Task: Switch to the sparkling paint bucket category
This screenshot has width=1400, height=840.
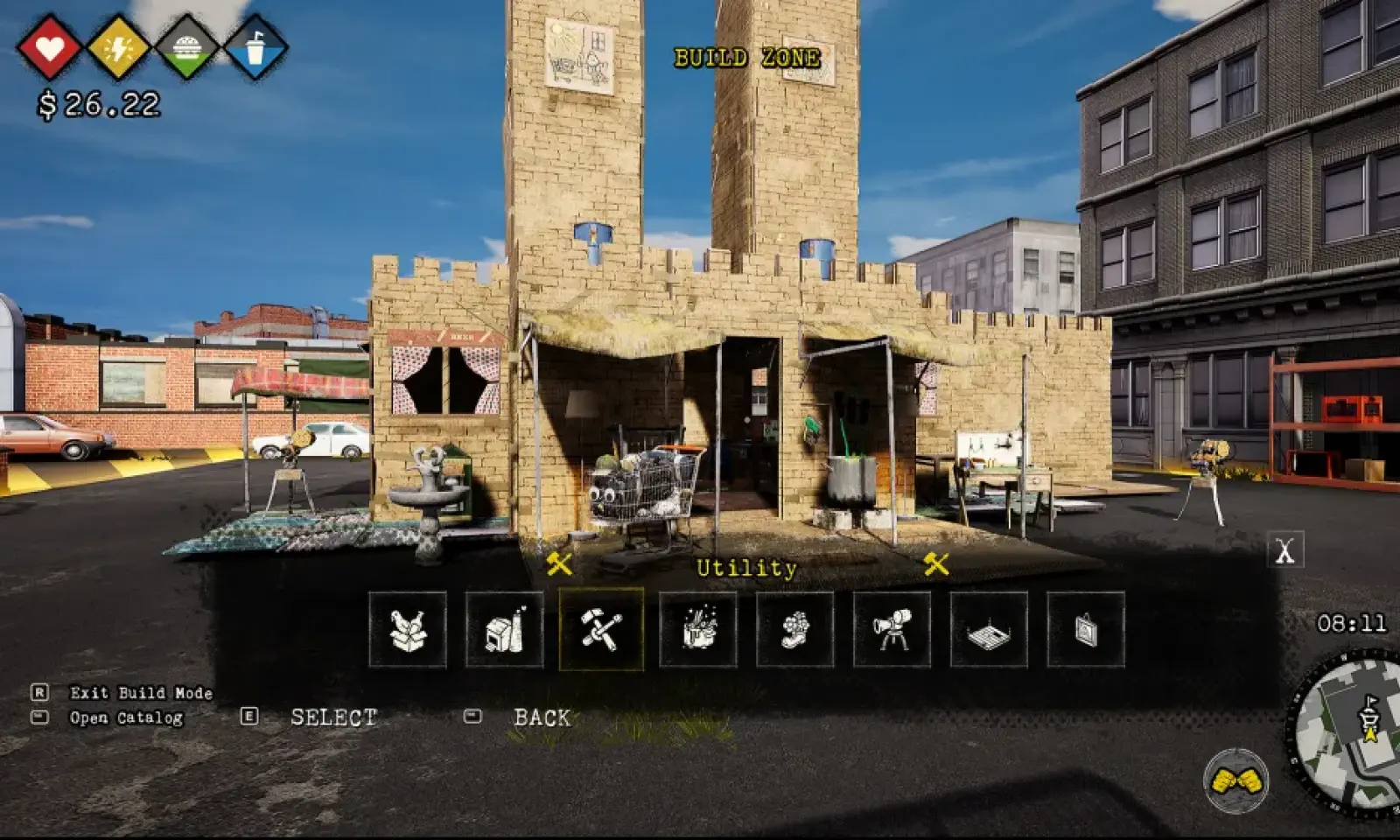Action: [698, 630]
